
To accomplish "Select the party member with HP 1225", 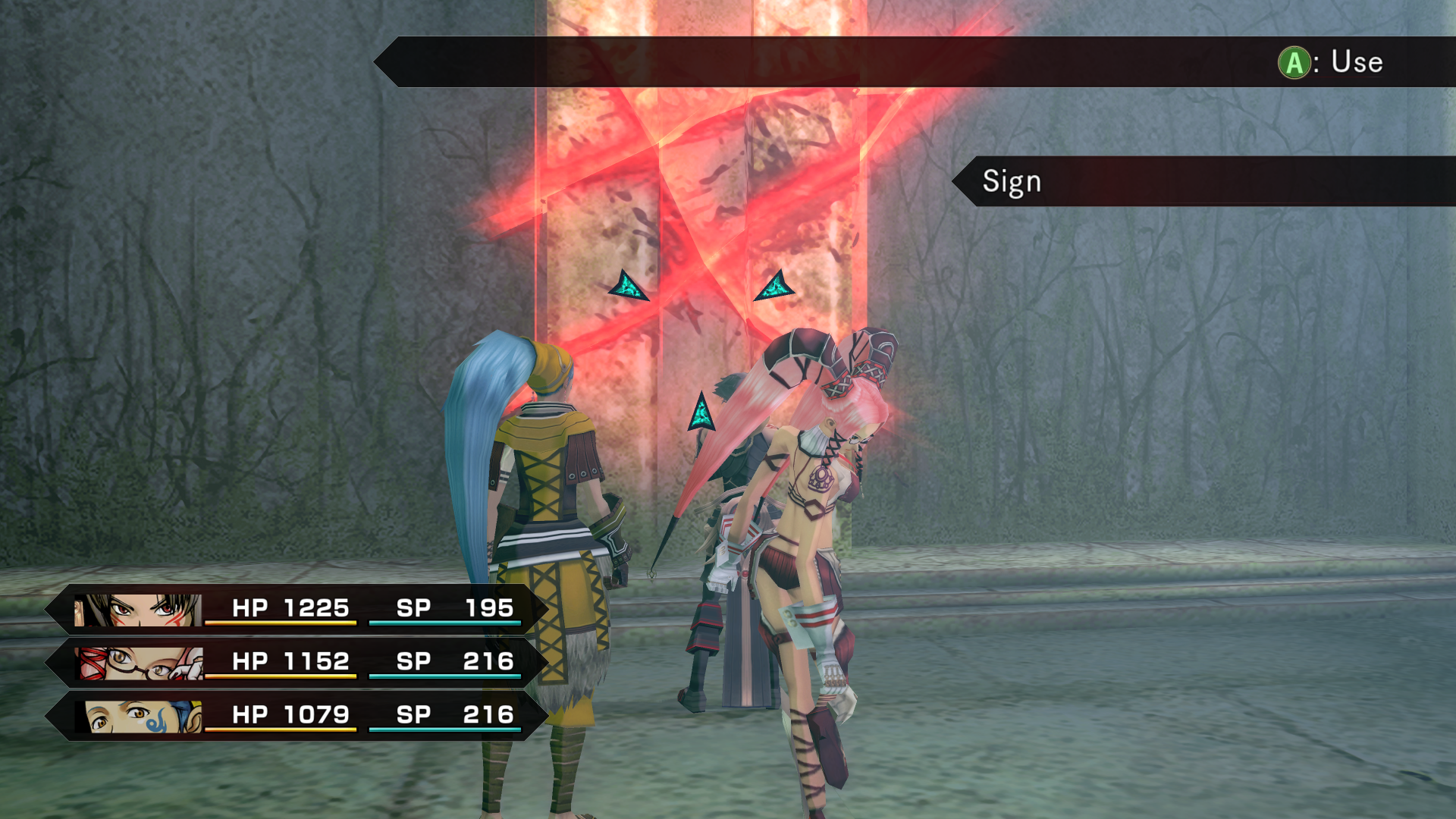I will click(296, 610).
